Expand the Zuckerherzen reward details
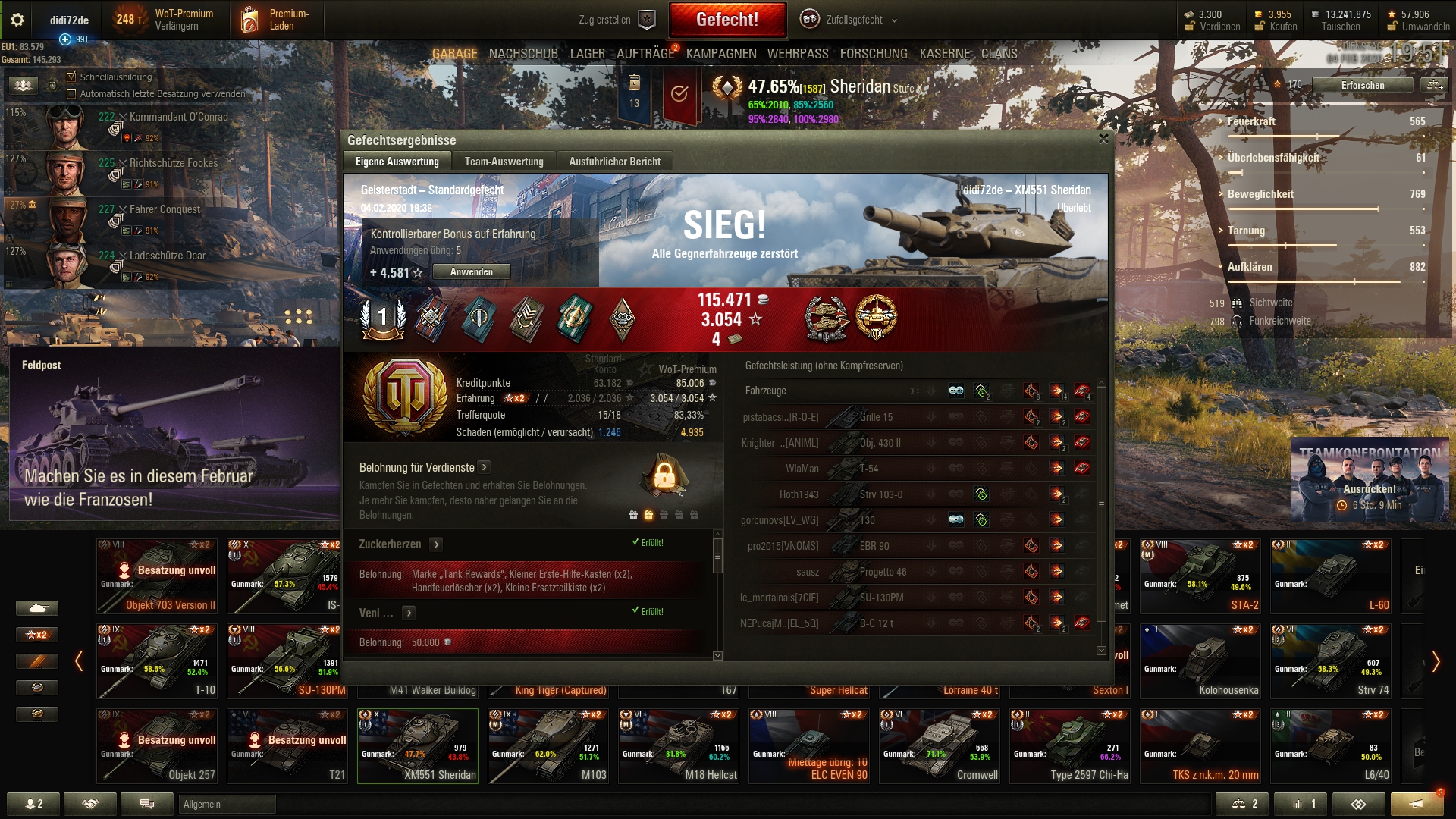This screenshot has height=819, width=1456. point(436,544)
